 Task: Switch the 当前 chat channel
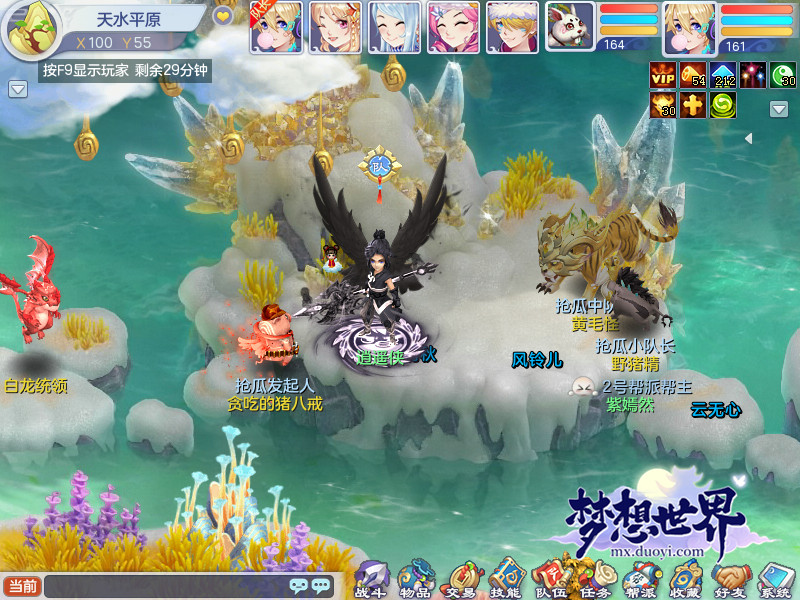(x=22, y=586)
